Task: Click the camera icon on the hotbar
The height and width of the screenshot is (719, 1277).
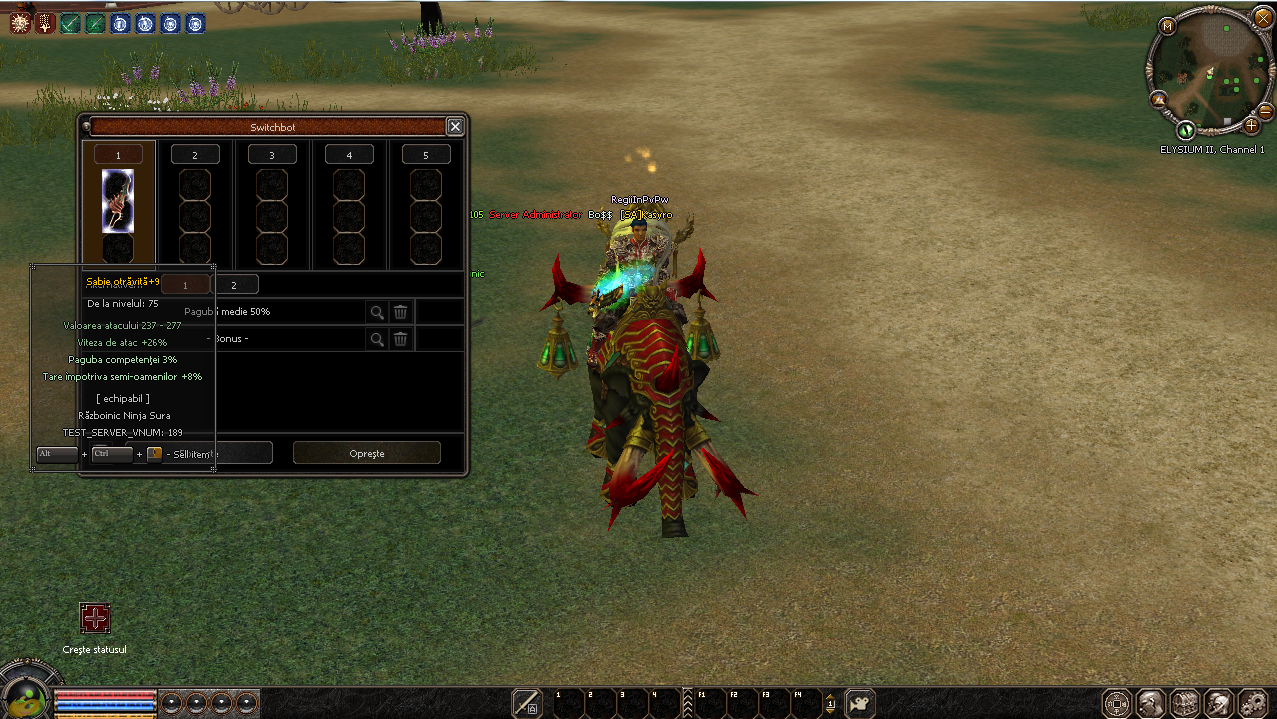Action: (860, 703)
